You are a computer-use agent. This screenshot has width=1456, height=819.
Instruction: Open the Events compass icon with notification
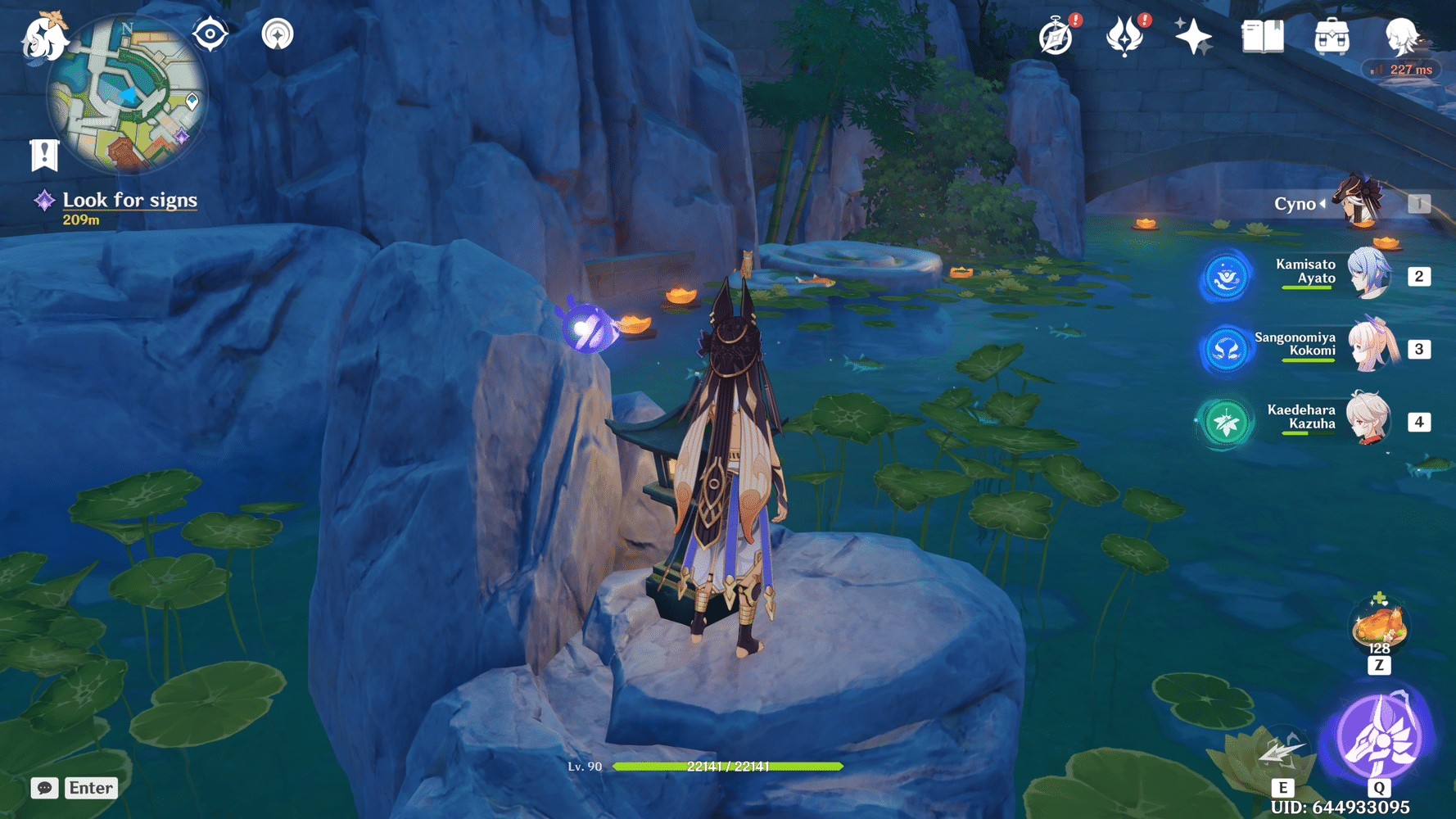tap(1056, 36)
